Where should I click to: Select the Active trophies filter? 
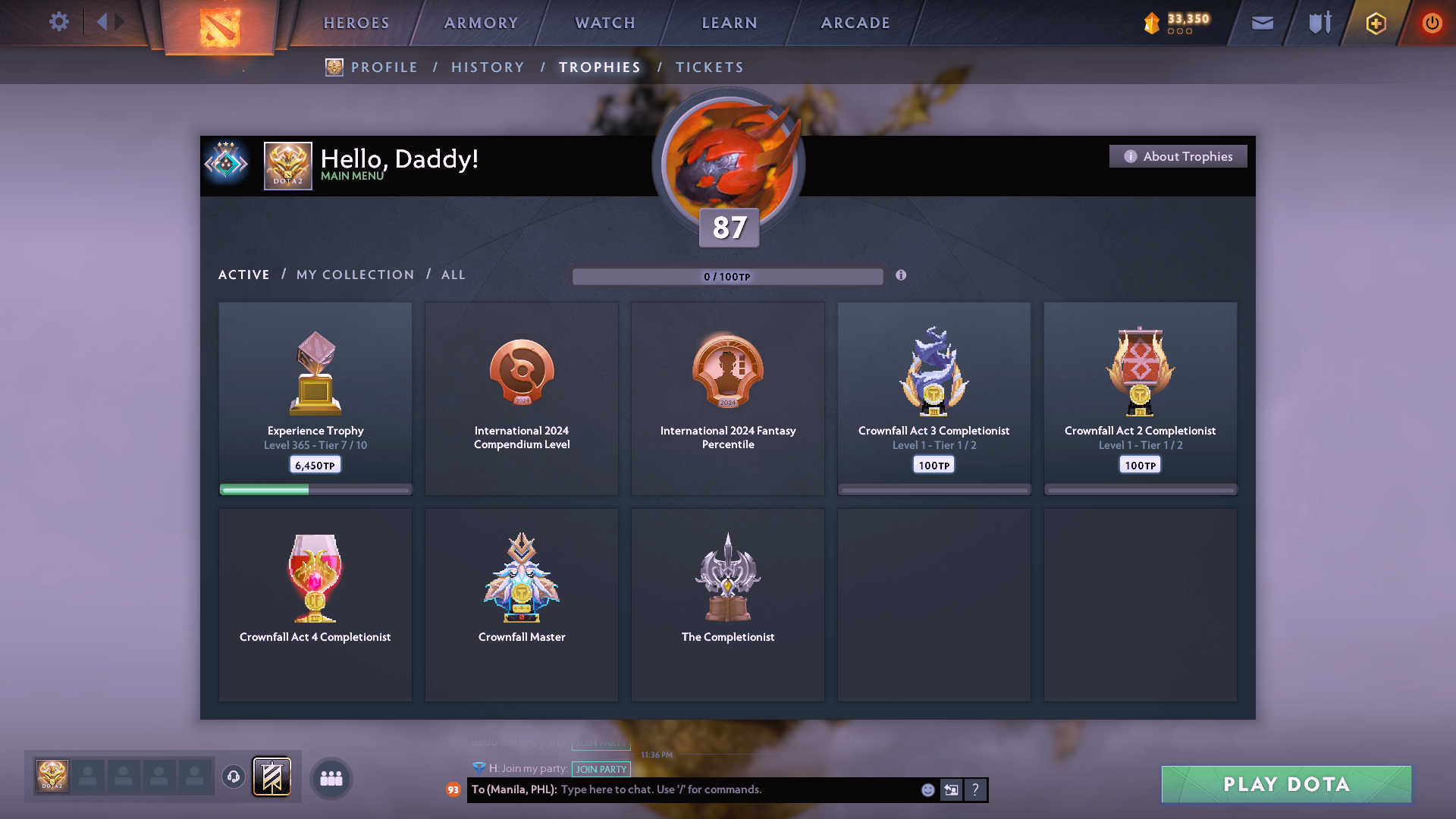tap(243, 275)
